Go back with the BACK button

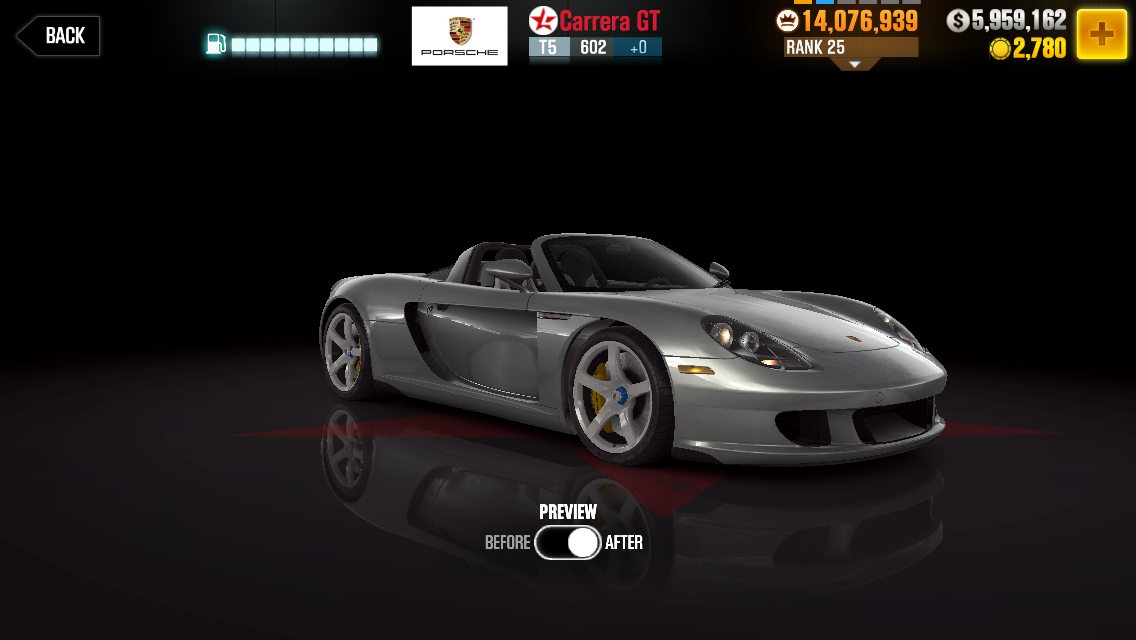[x=58, y=36]
